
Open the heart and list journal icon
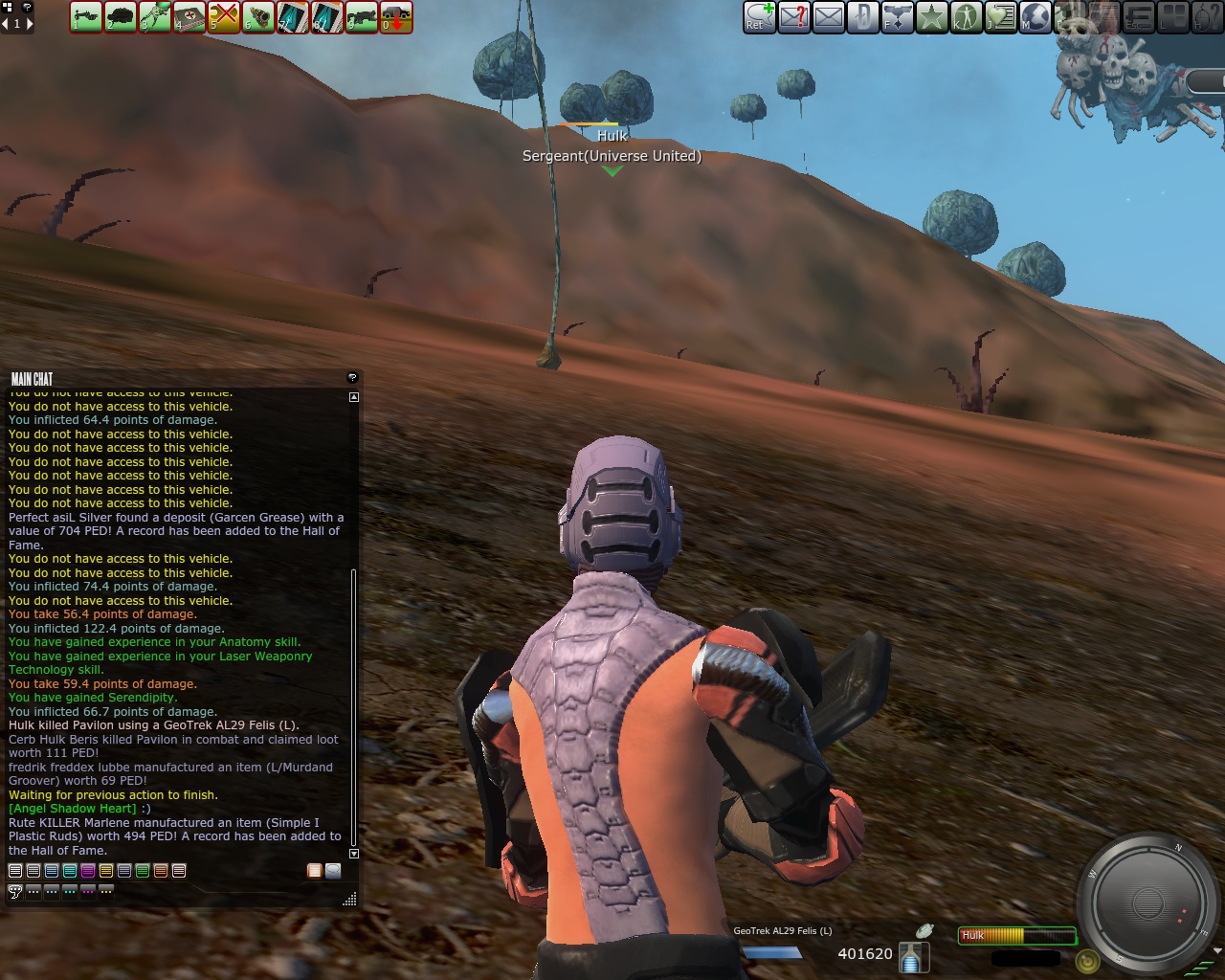[x=1000, y=16]
